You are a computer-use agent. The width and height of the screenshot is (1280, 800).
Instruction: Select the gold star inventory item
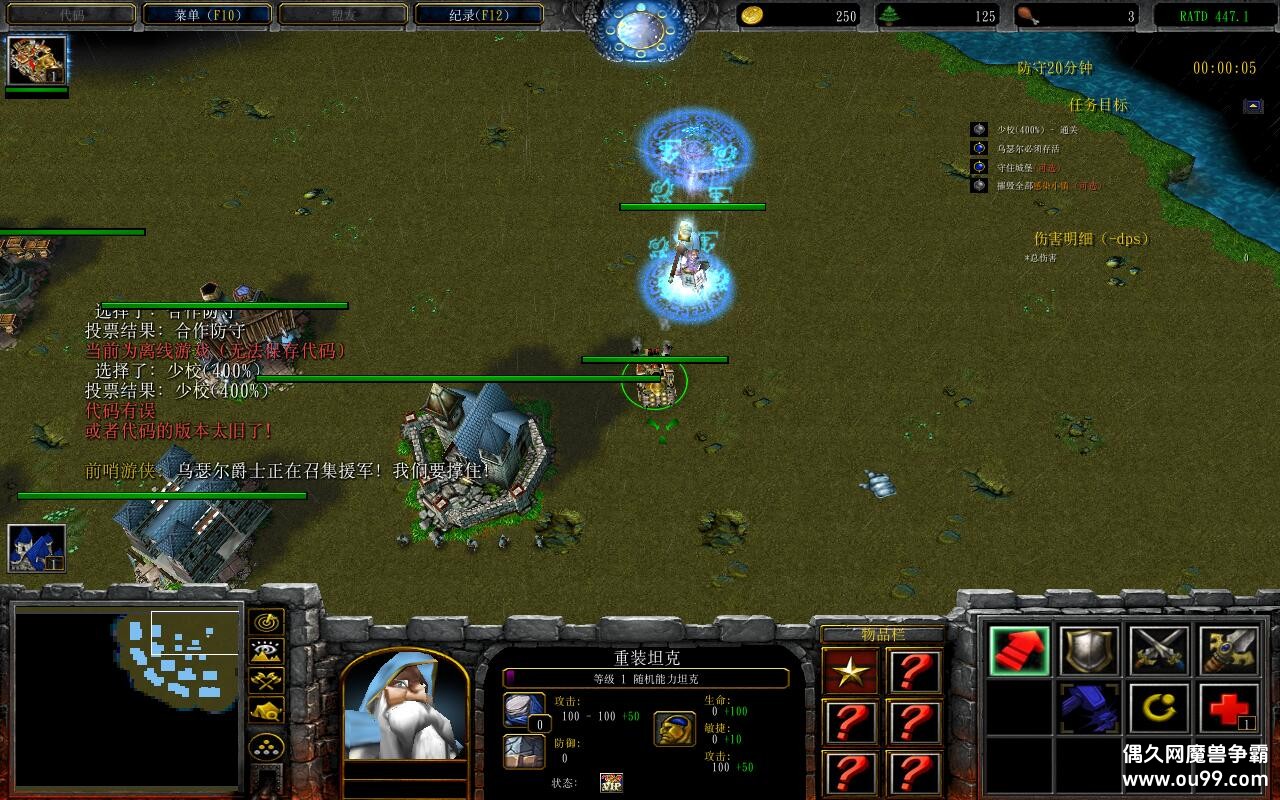[x=851, y=672]
